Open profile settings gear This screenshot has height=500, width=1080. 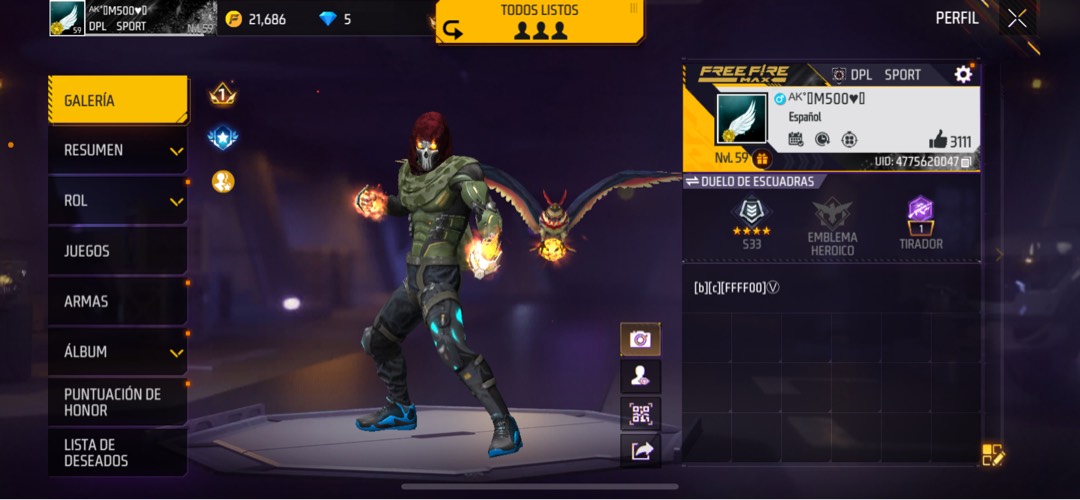coord(963,74)
